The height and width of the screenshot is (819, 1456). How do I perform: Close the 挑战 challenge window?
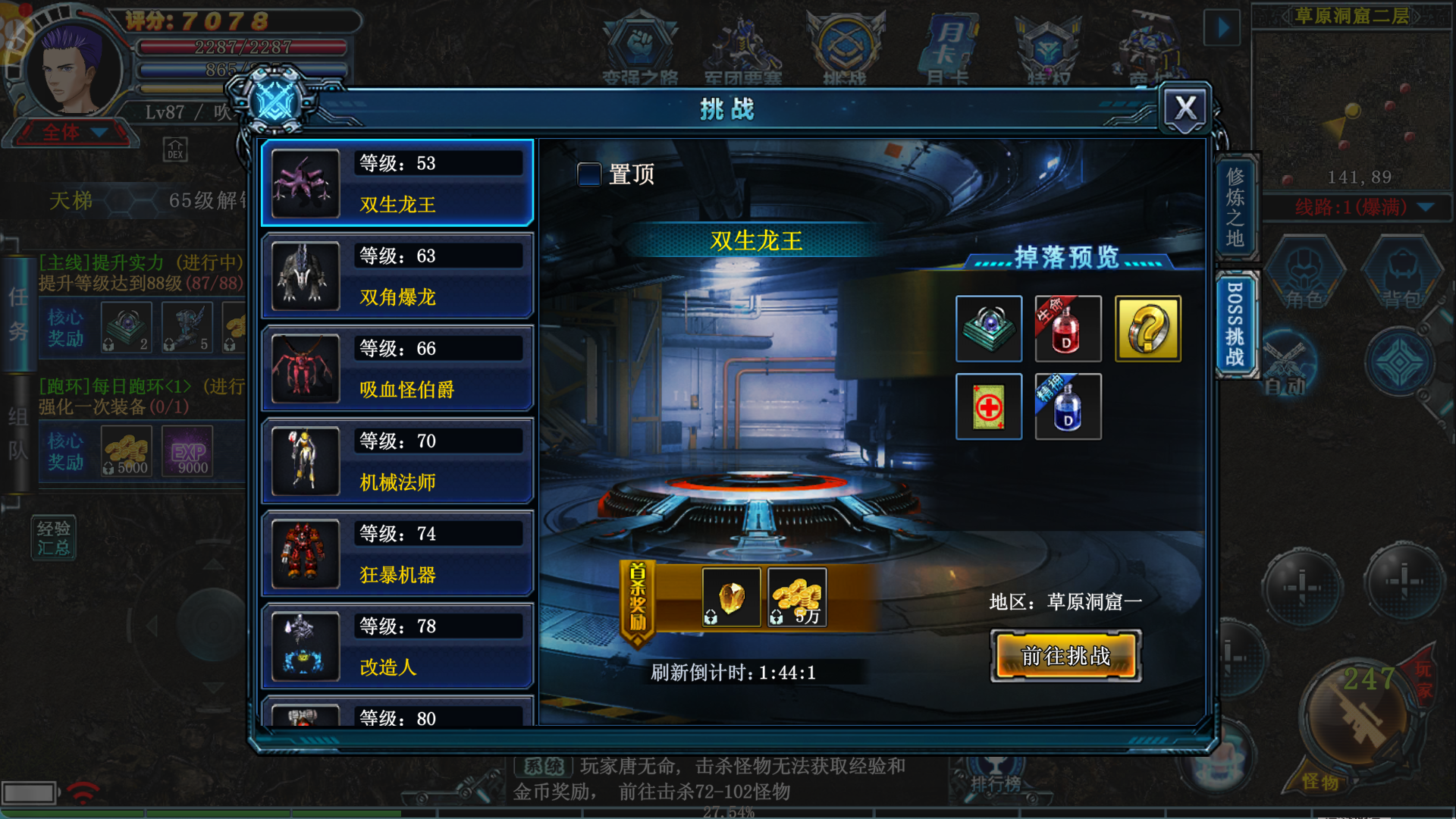coord(1185,108)
